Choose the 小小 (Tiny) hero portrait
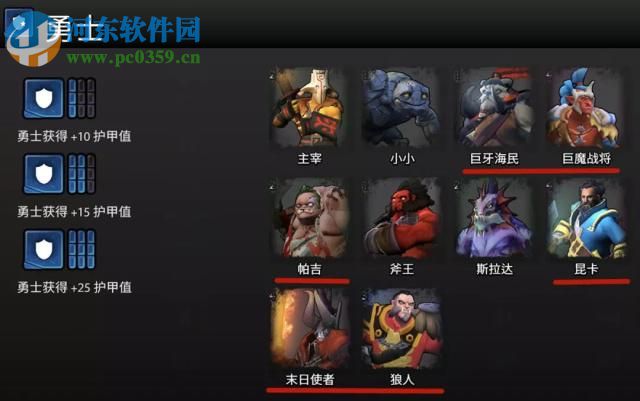 [401, 107]
